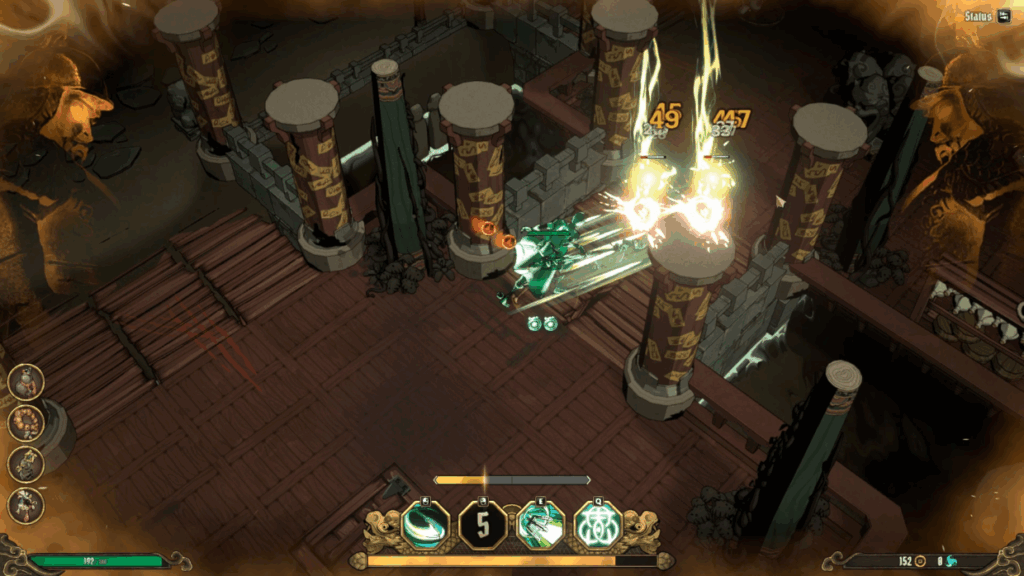
Task: Select the gourd relic icon
Action: pos(26,381)
